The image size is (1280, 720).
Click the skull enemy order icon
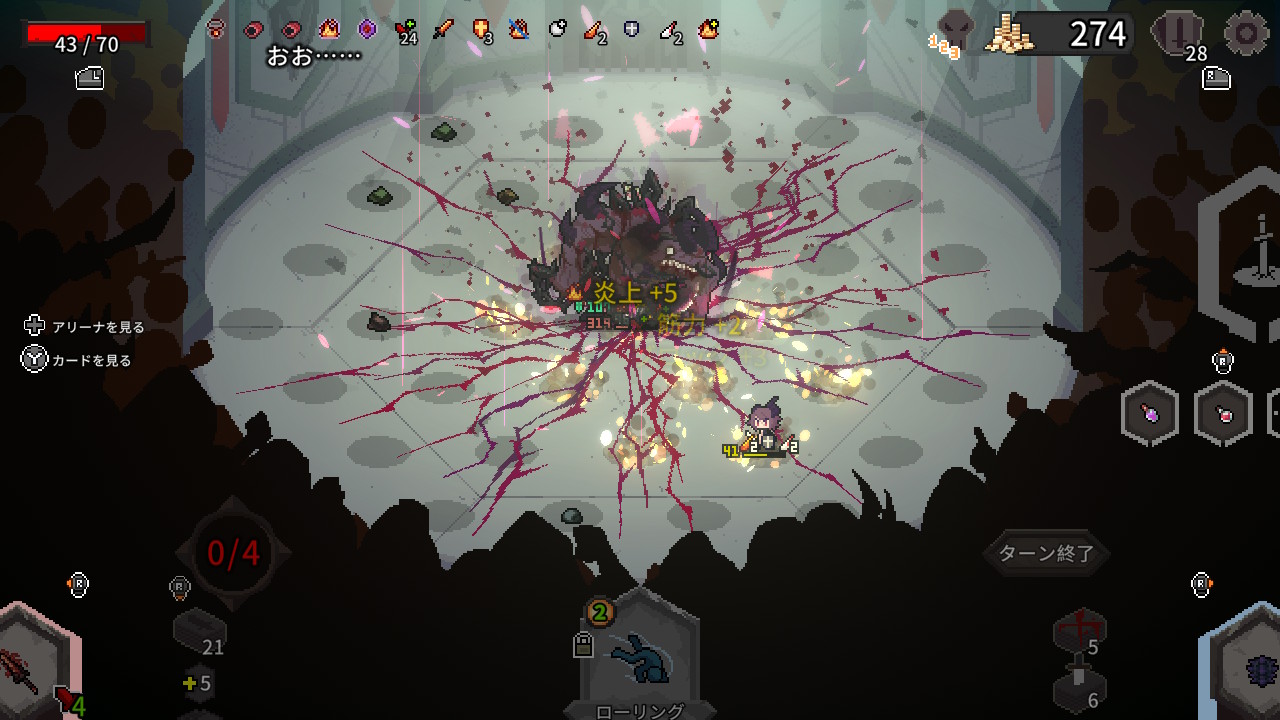pos(954,31)
